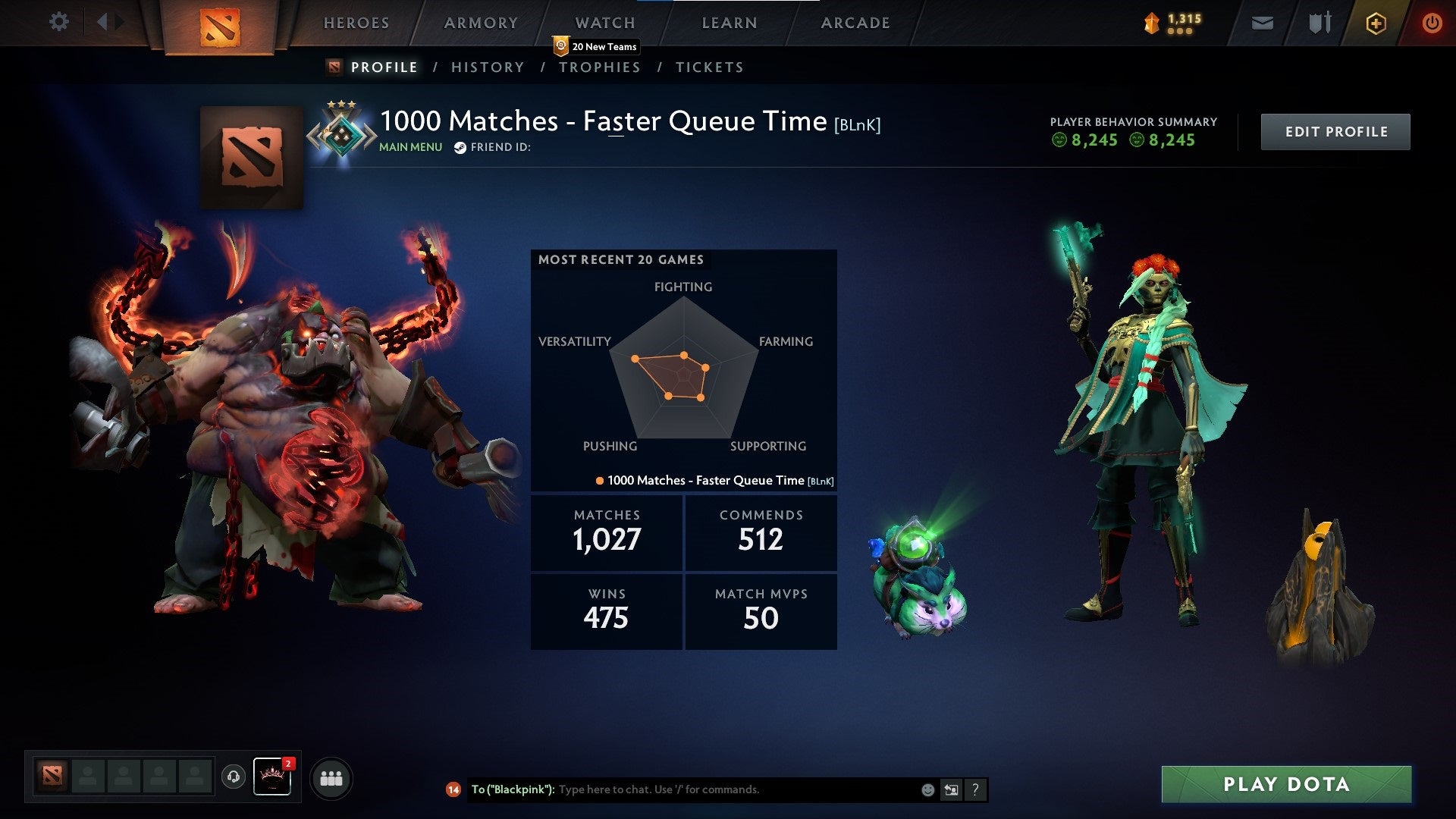Click the Most Recent 20 Games radar chart
Viewport: 1456px width, 819px height.
coord(683,372)
